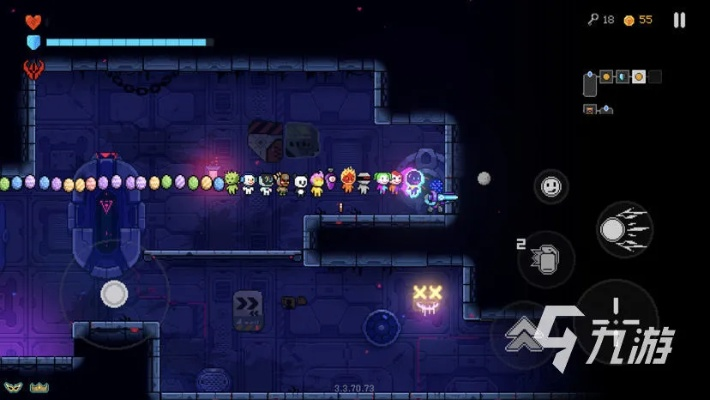
Task: Pause the game
Action: tap(680, 20)
